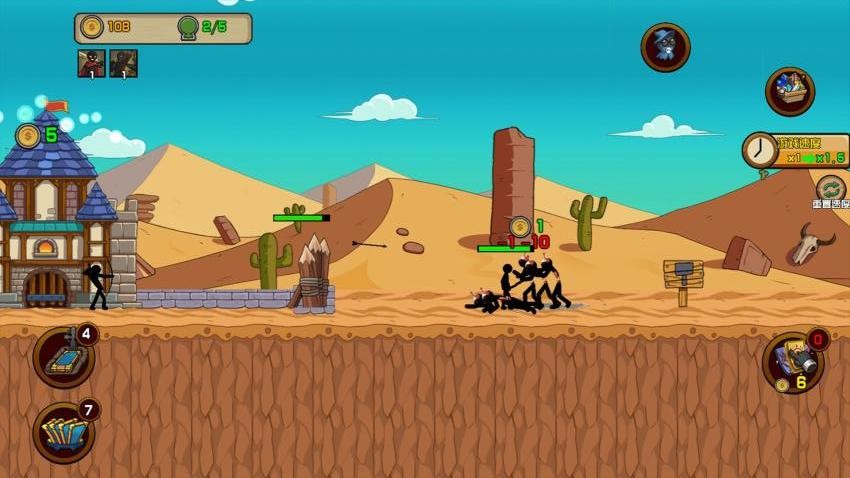The height and width of the screenshot is (478, 850).
Task: Click the green reset speed button
Action: pos(830,189)
